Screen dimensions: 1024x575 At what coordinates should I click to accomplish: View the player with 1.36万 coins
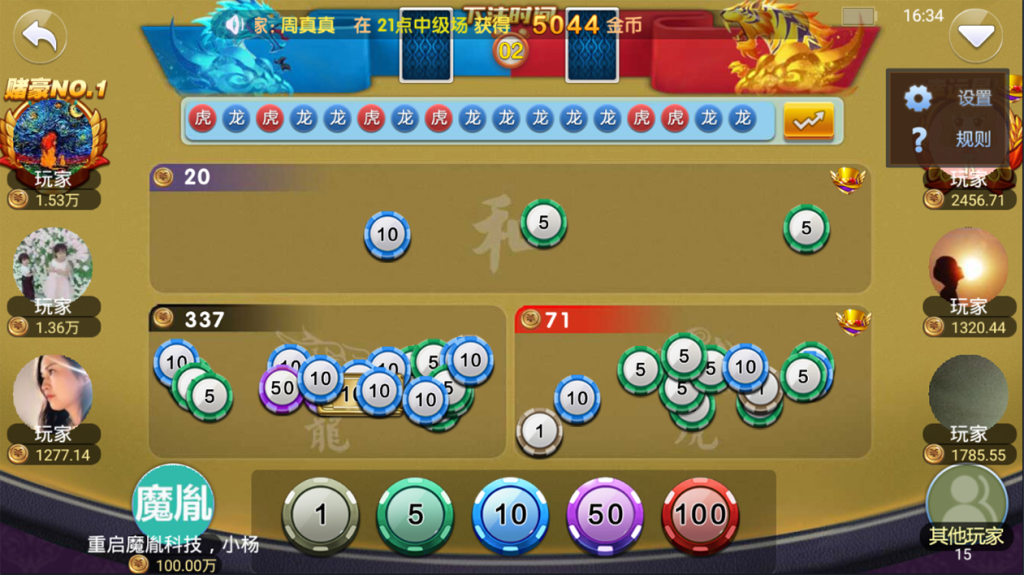point(53,264)
